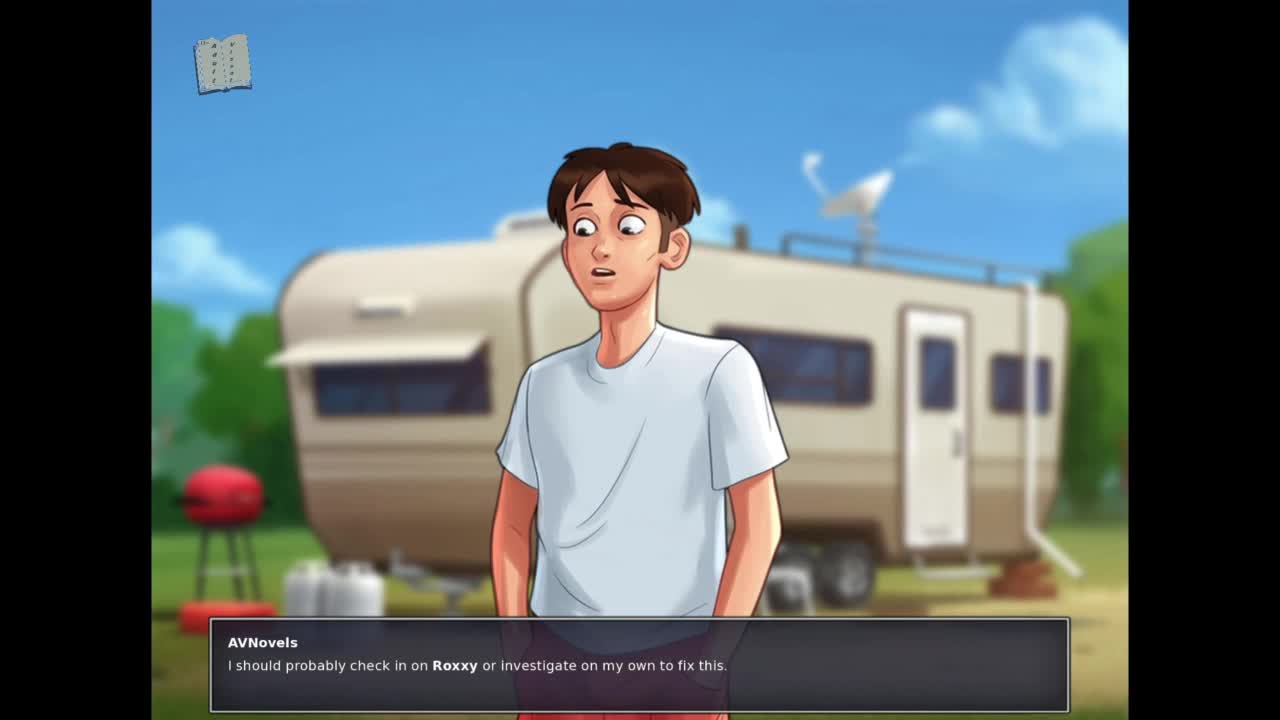Open the book icon in the corner

tap(222, 65)
